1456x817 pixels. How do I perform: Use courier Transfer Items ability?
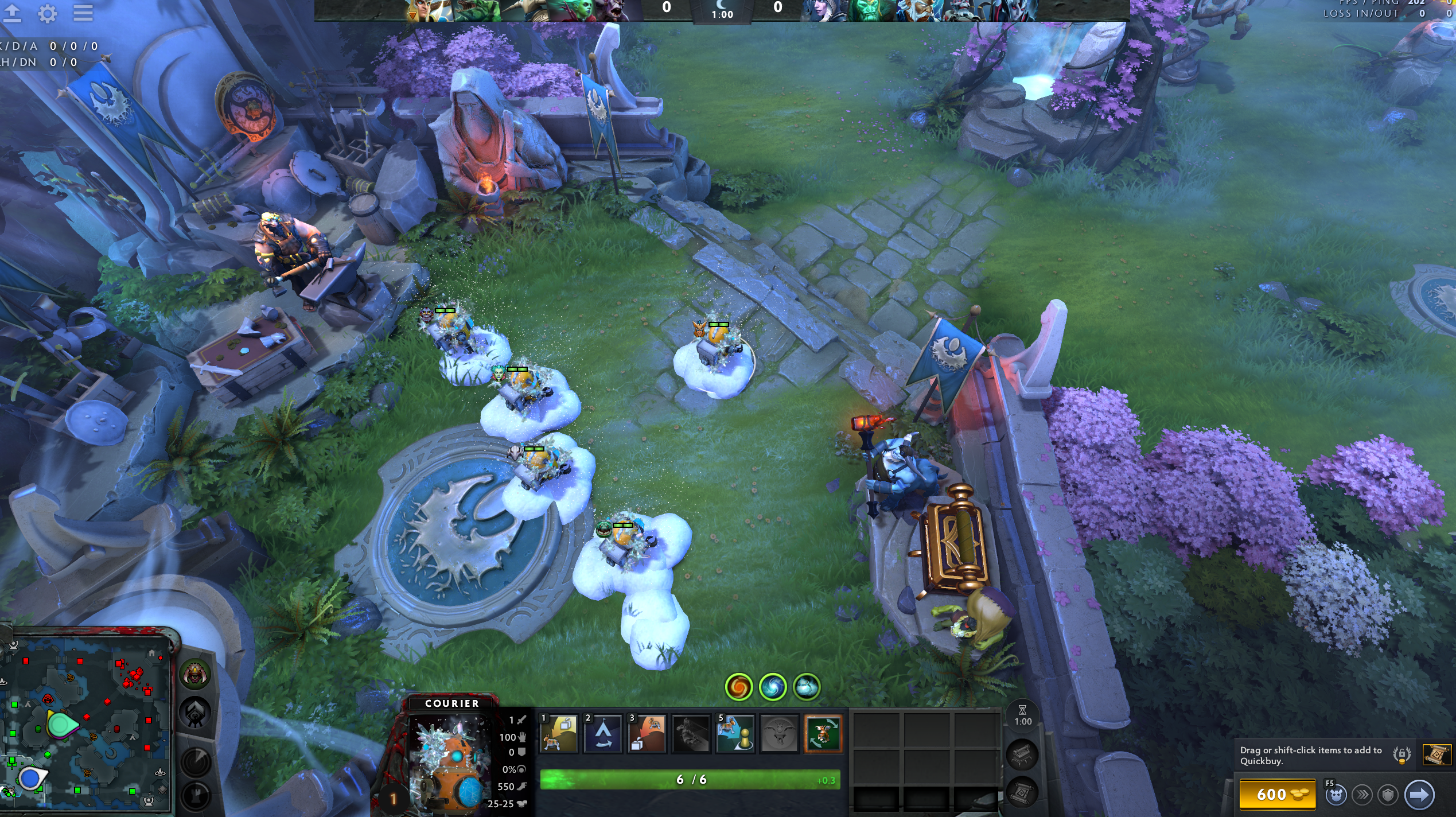tap(735, 733)
